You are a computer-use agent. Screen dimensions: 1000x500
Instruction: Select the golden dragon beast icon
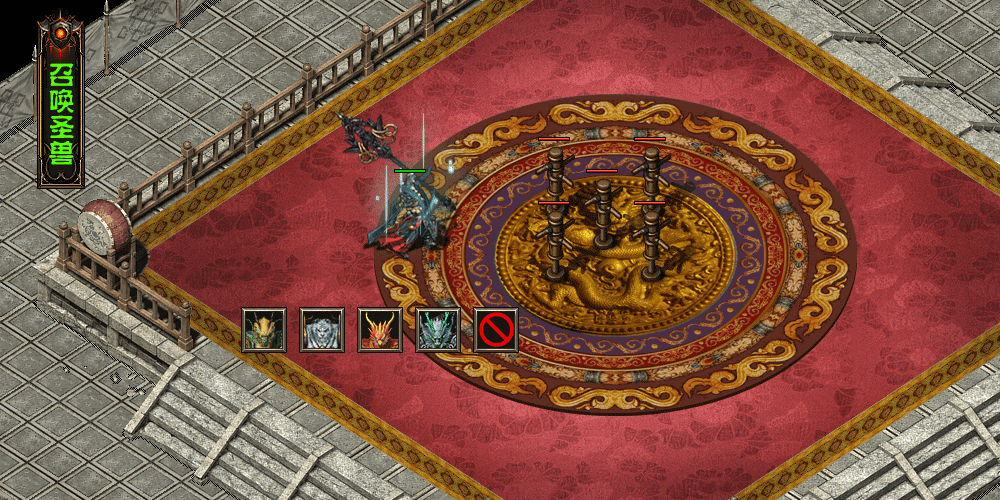coord(264,330)
